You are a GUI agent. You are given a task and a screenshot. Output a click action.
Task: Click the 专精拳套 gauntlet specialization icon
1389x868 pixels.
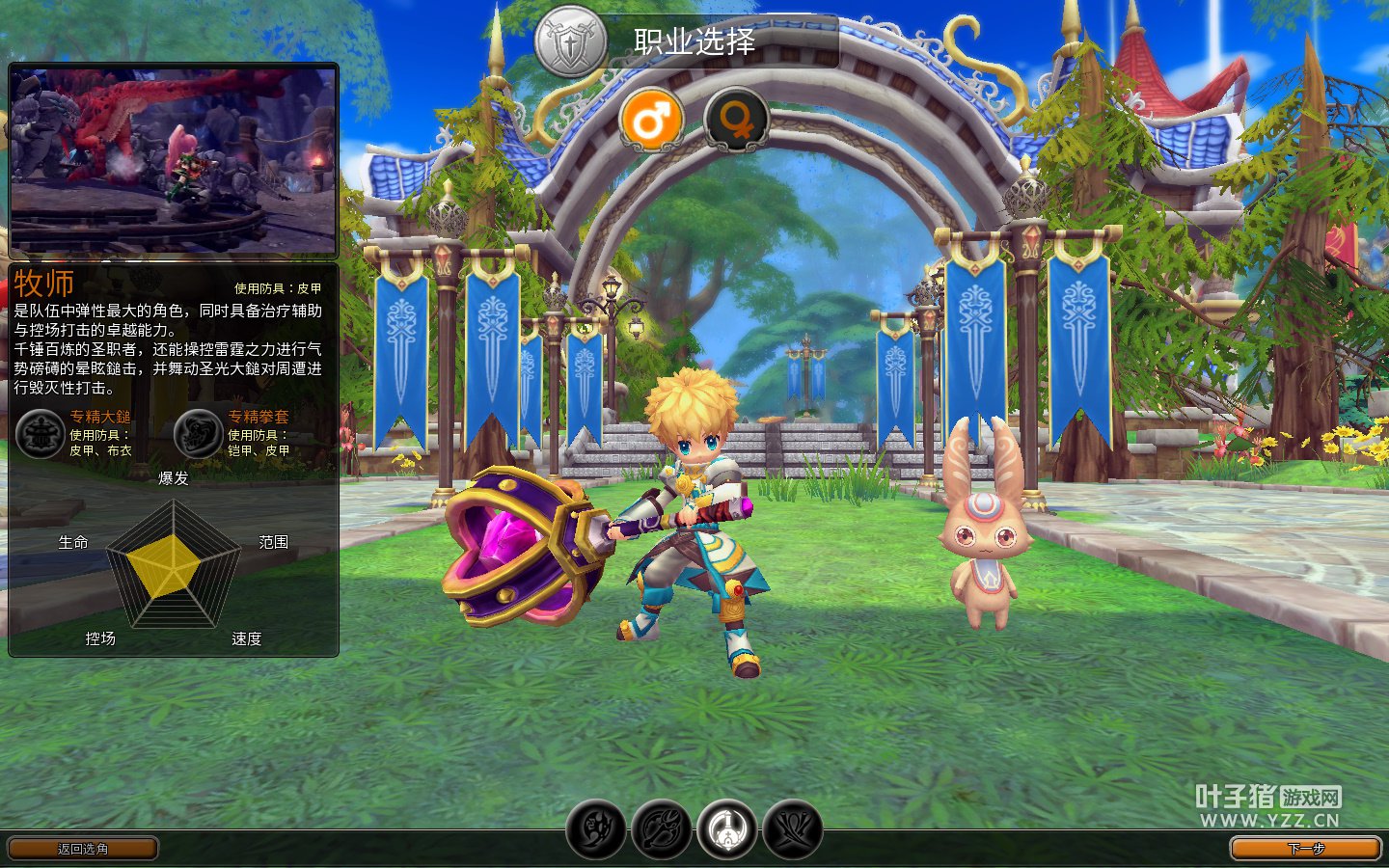pos(199,433)
